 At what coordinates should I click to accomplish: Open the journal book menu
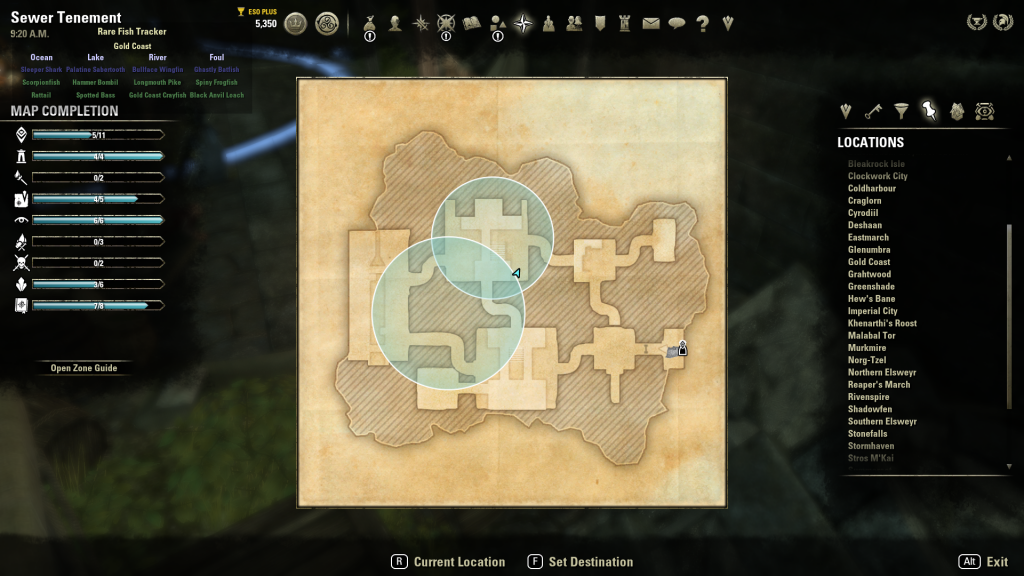point(471,23)
